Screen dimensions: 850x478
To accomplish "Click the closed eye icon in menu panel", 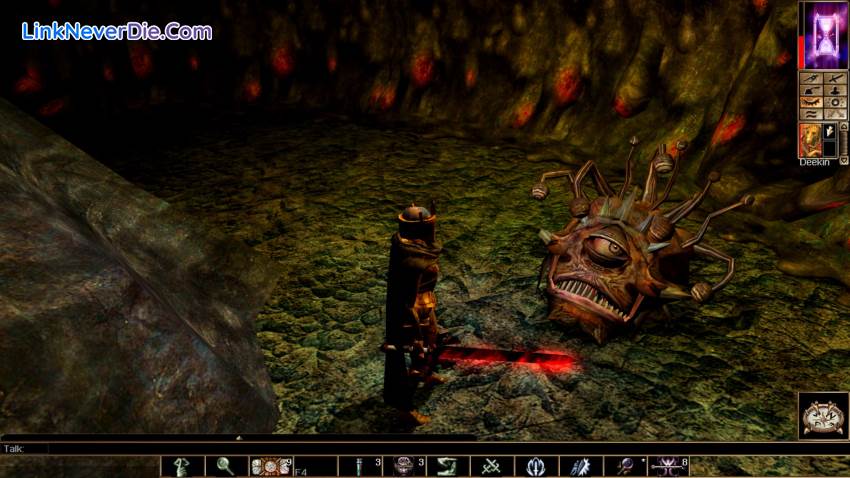I will coord(811,103).
